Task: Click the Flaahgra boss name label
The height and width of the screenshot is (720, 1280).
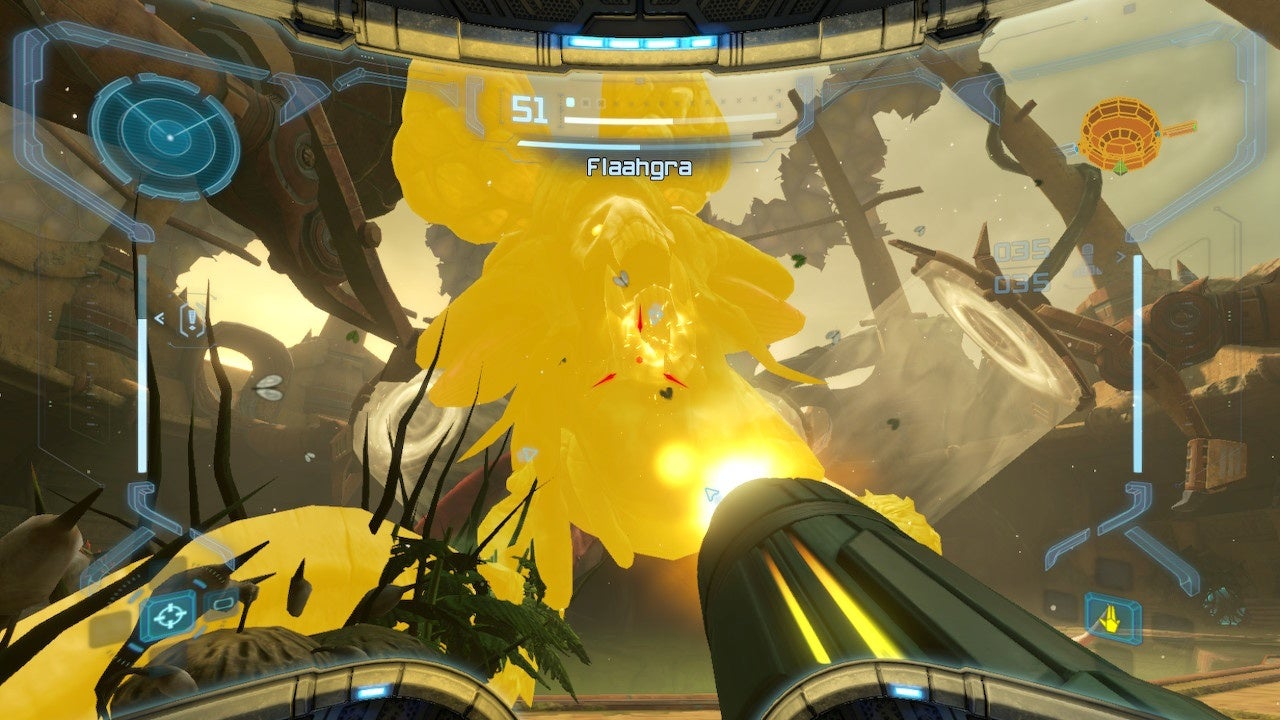Action: (x=639, y=167)
